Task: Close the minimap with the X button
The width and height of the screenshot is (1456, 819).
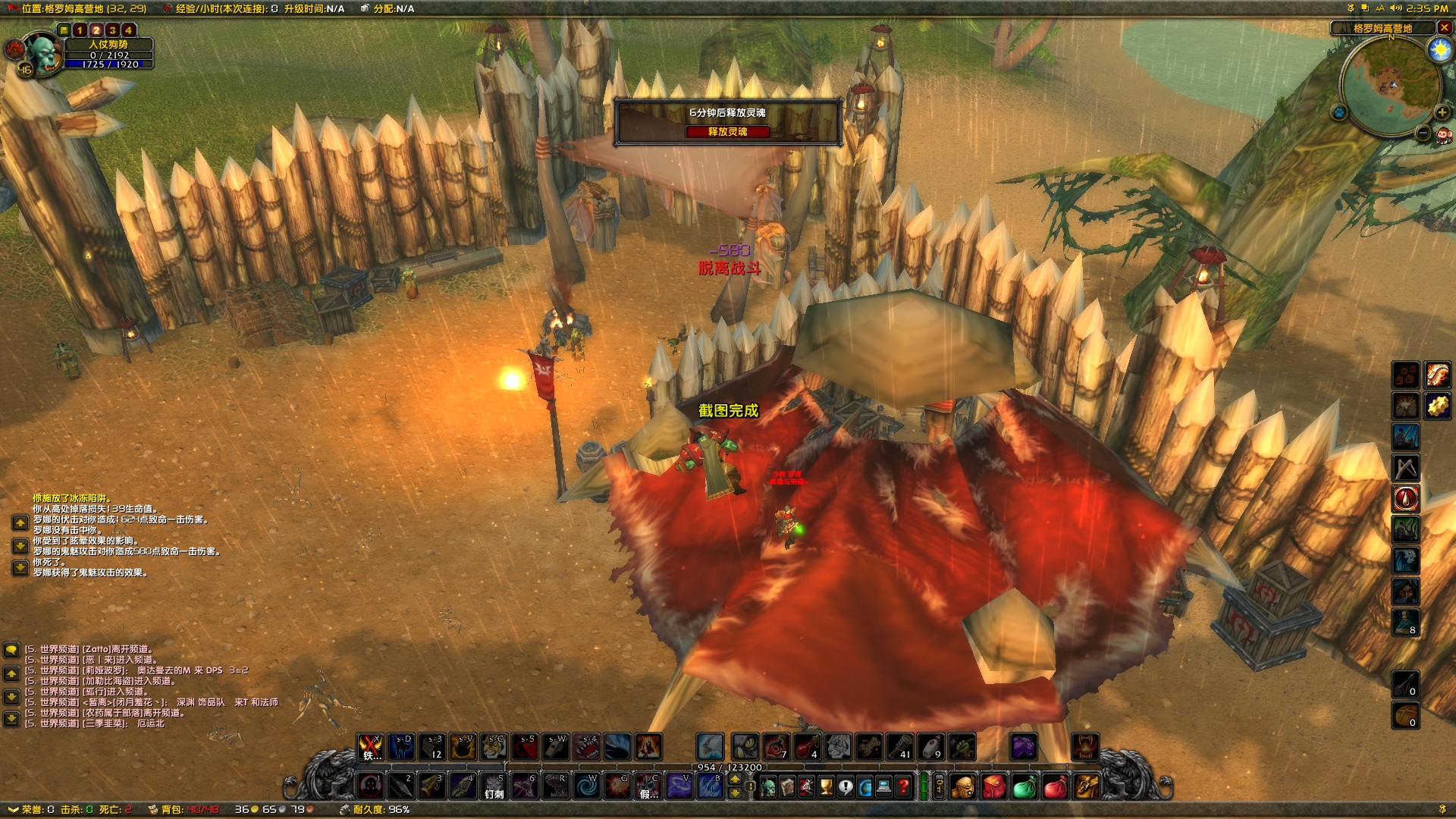Action: (x=1444, y=27)
